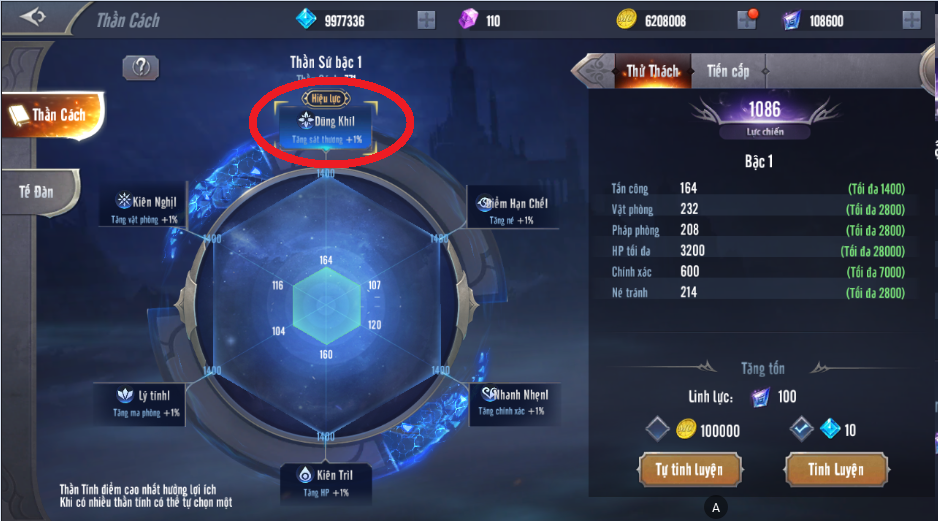Open the Tiến cấp tab

pos(728,71)
